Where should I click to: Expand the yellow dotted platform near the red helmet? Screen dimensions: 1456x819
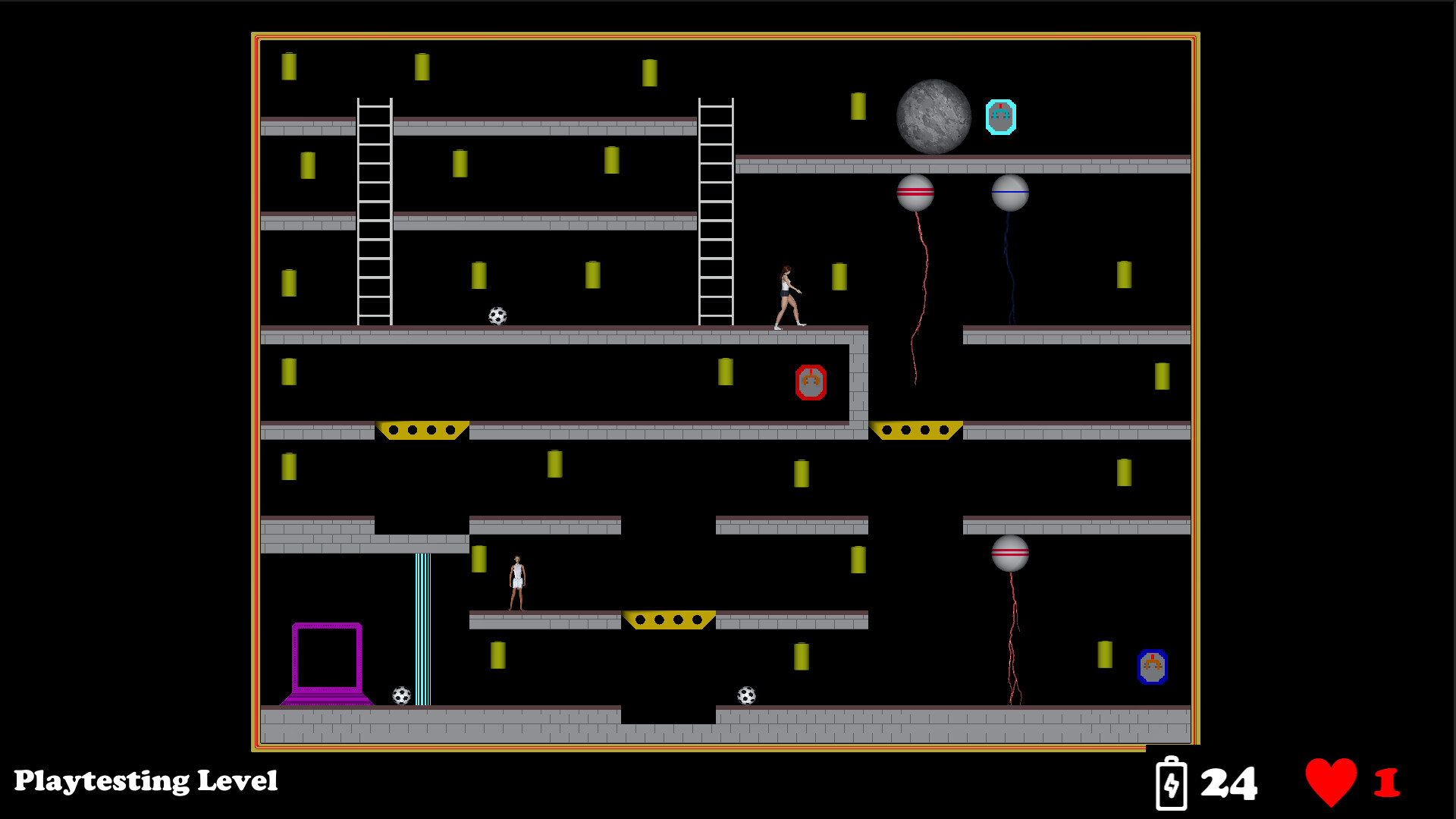914,429
